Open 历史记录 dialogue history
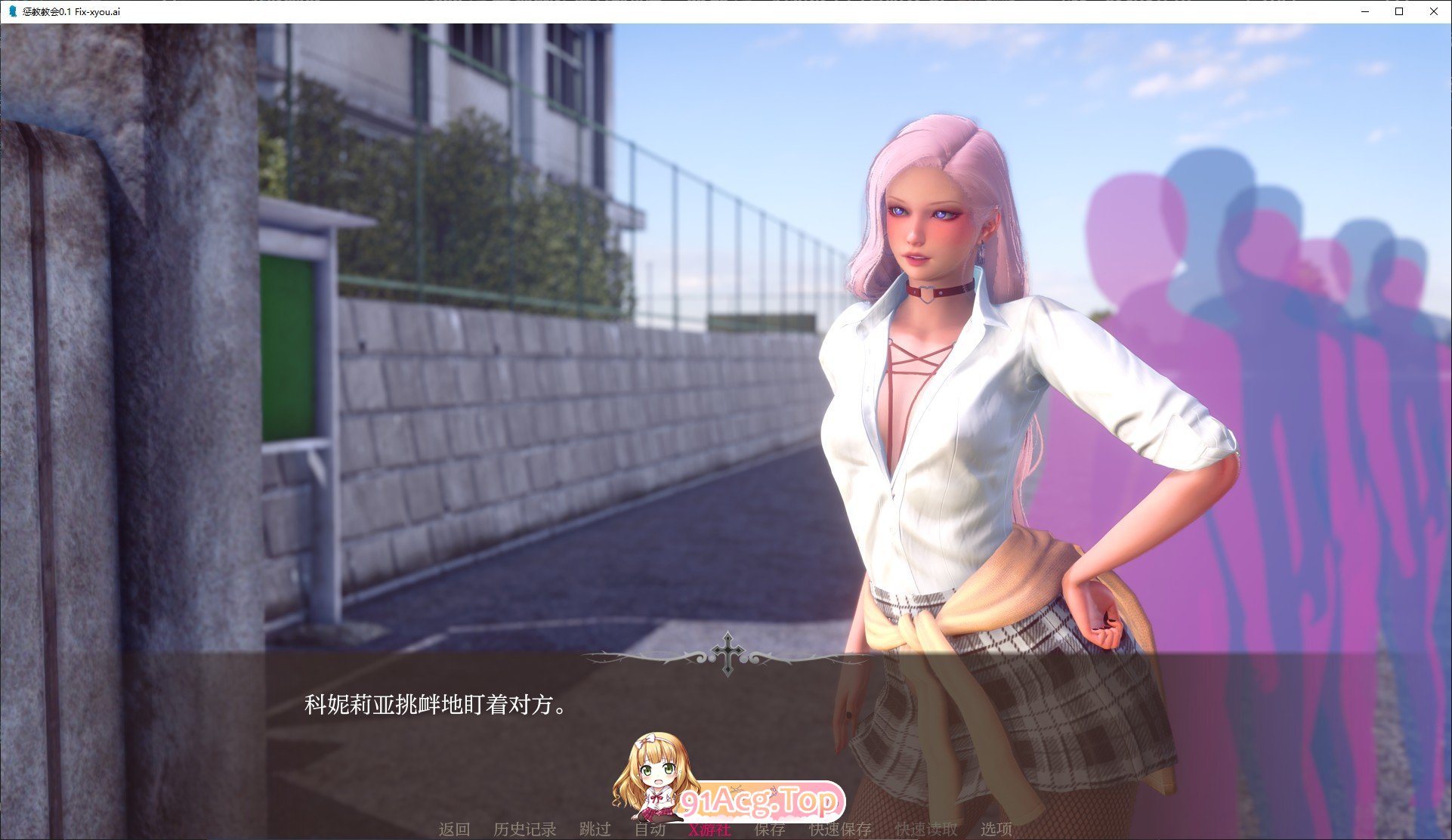Screen dimensions: 1452x840 (525, 829)
